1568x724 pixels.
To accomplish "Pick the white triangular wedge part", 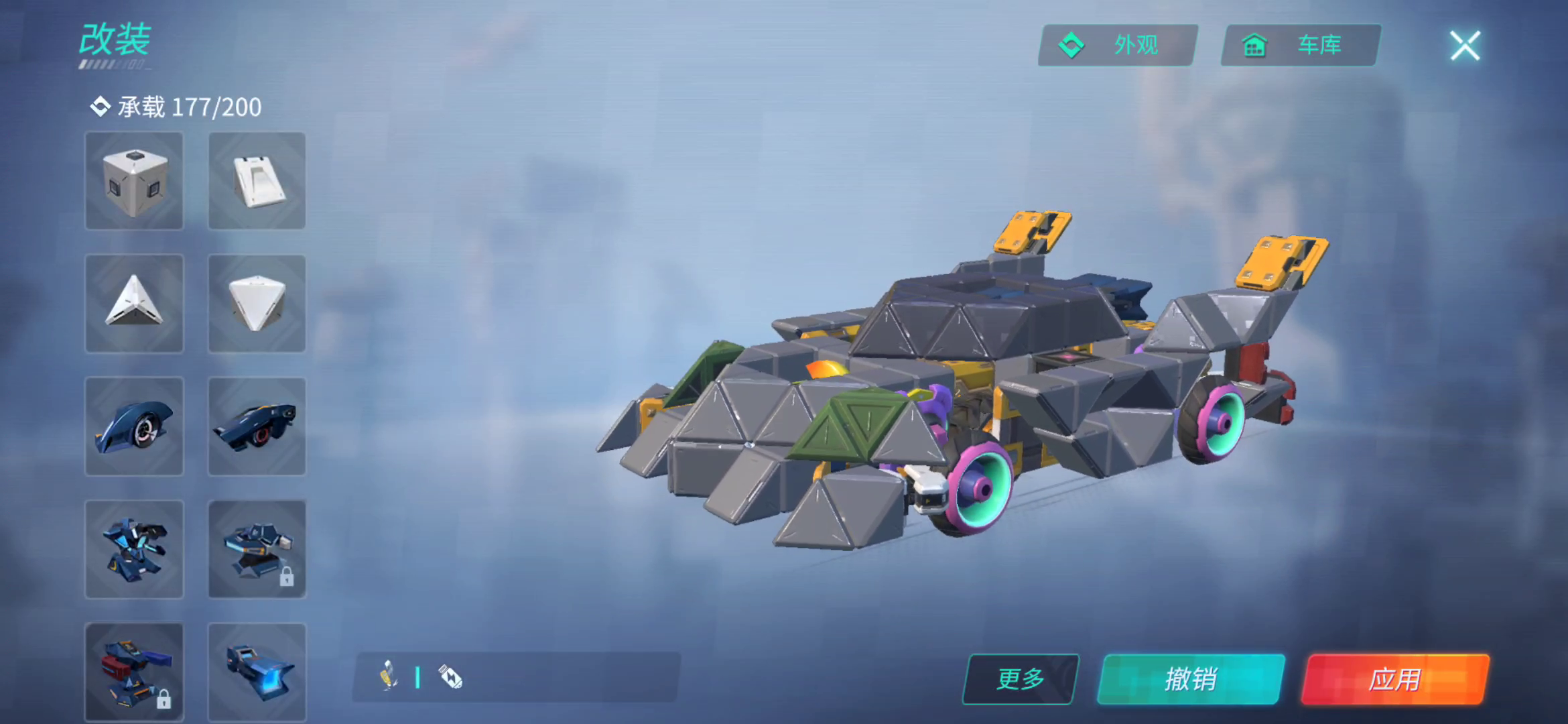I will click(134, 304).
